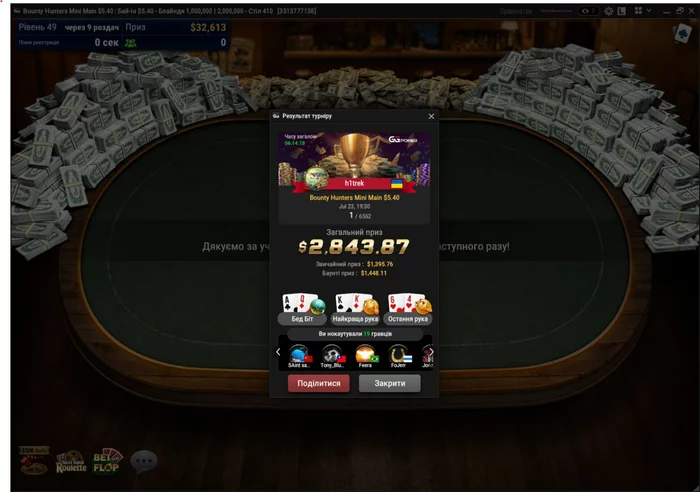
Task: Open the Next Hand Roulette side game
Action: pyautogui.click(x=70, y=461)
